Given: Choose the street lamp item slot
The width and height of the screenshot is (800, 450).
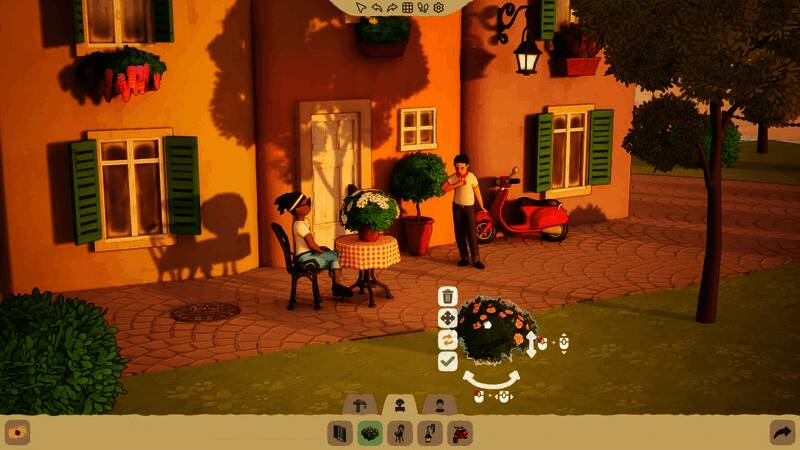Looking at the screenshot, I should click(430, 433).
